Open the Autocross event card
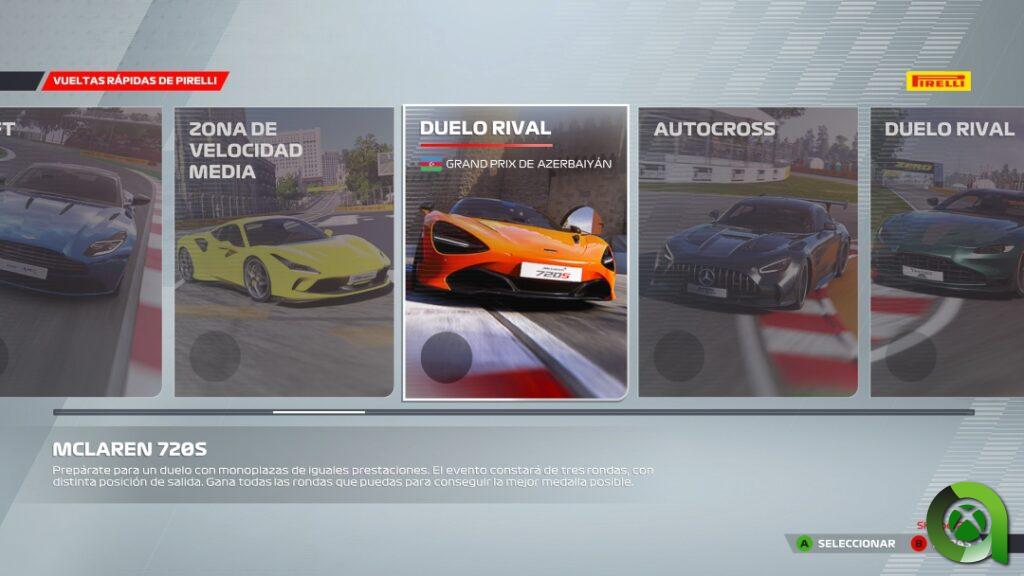 [x=747, y=252]
